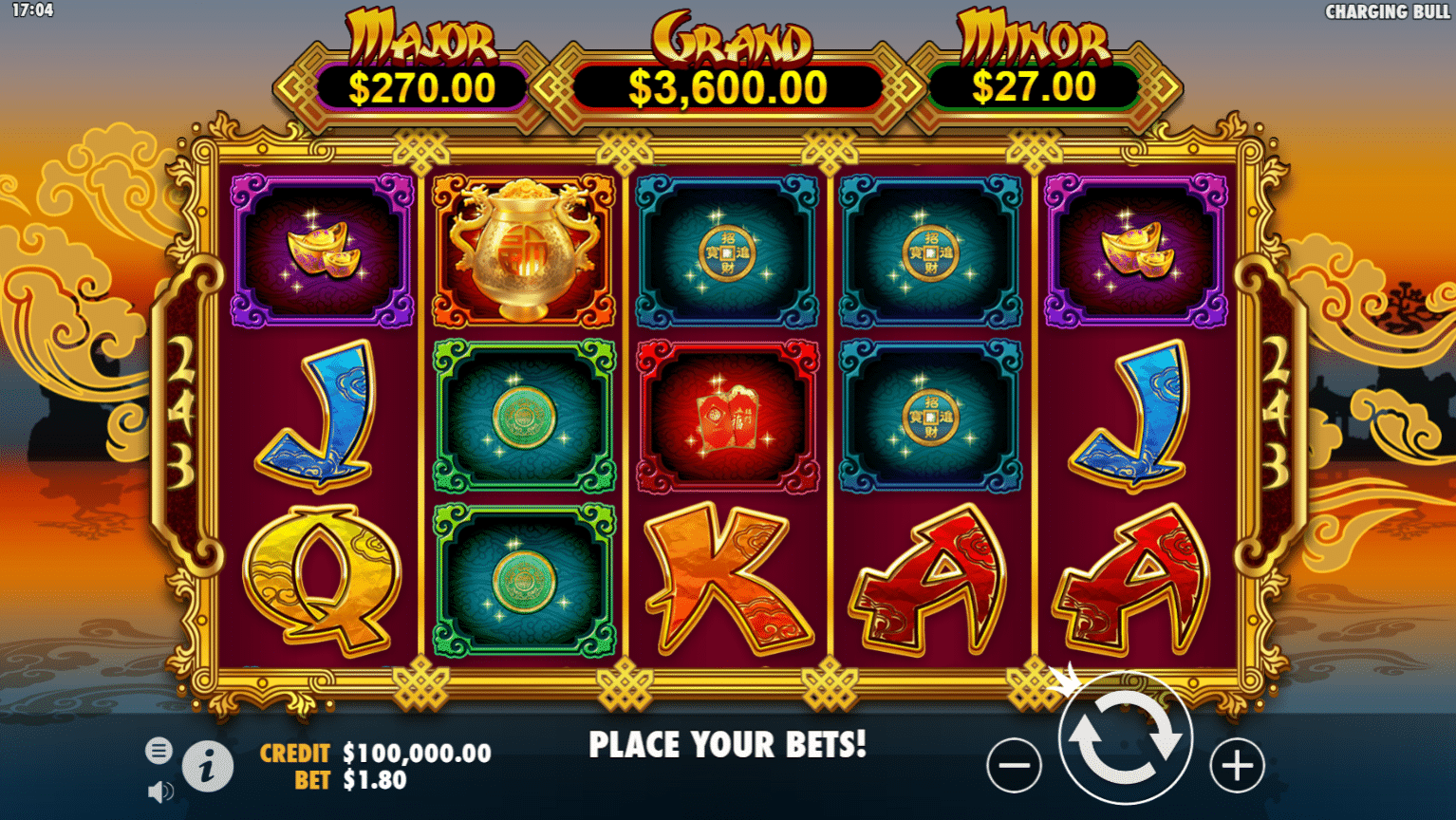
Task: Select the red envelope symbol on reel three
Action: pyautogui.click(x=726, y=415)
